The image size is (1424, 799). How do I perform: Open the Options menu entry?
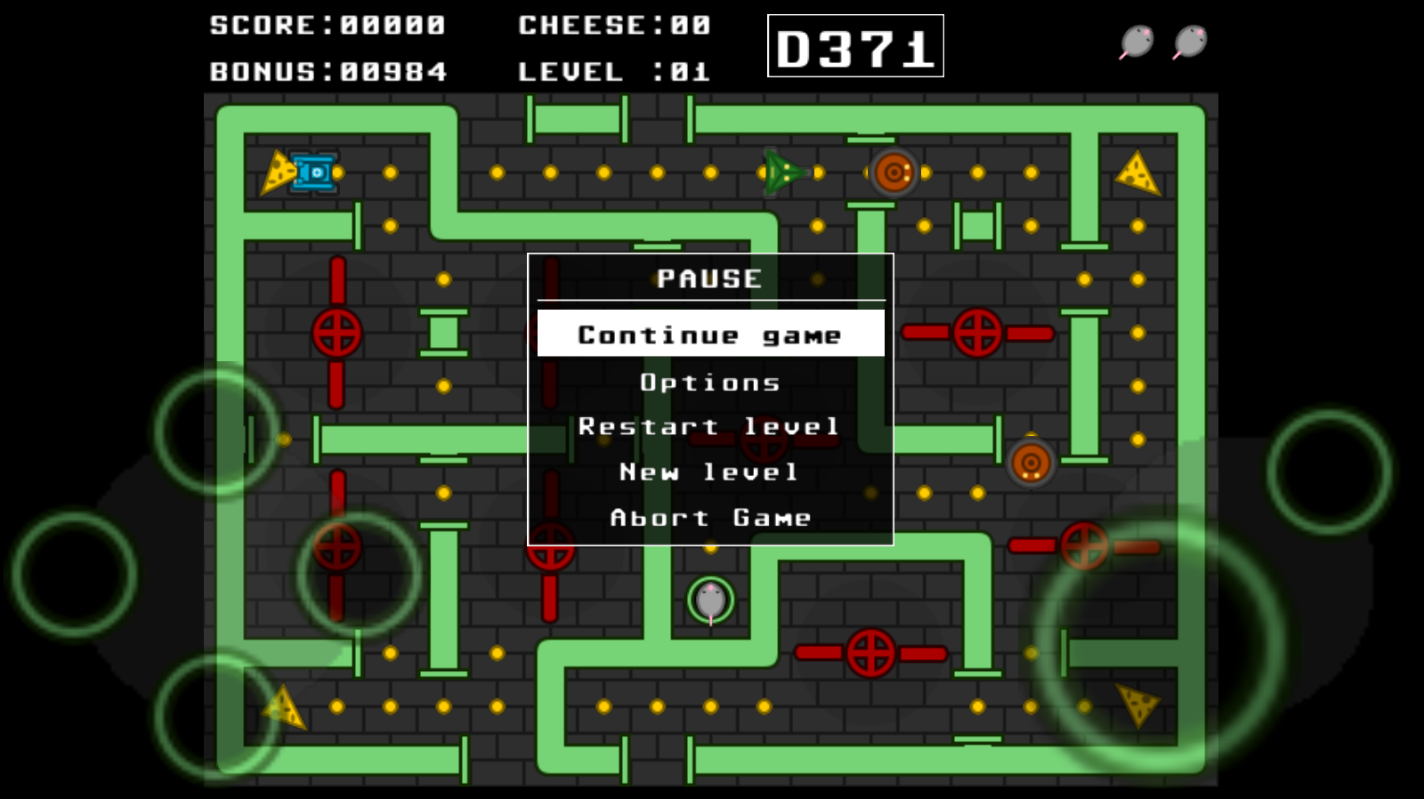[710, 382]
